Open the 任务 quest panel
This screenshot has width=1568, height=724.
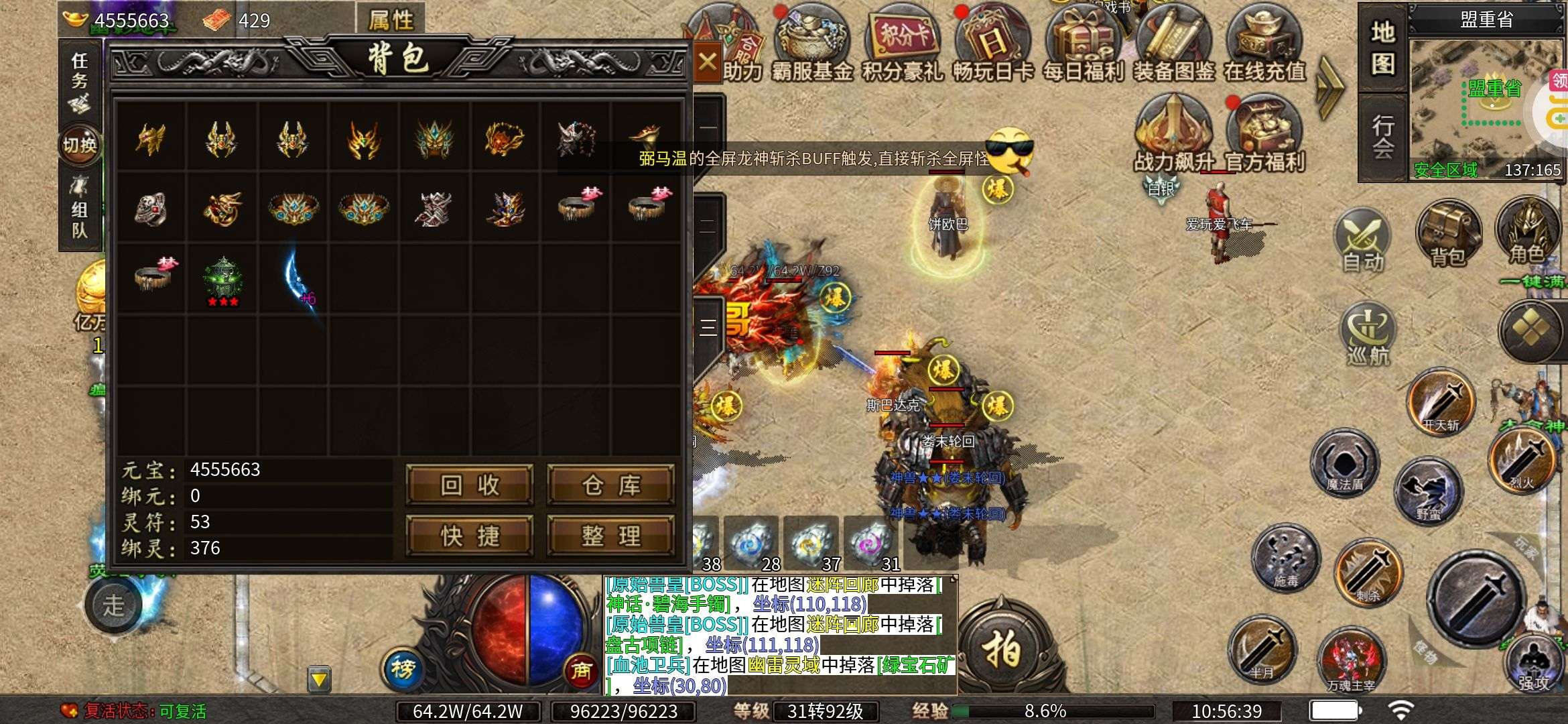point(80,80)
